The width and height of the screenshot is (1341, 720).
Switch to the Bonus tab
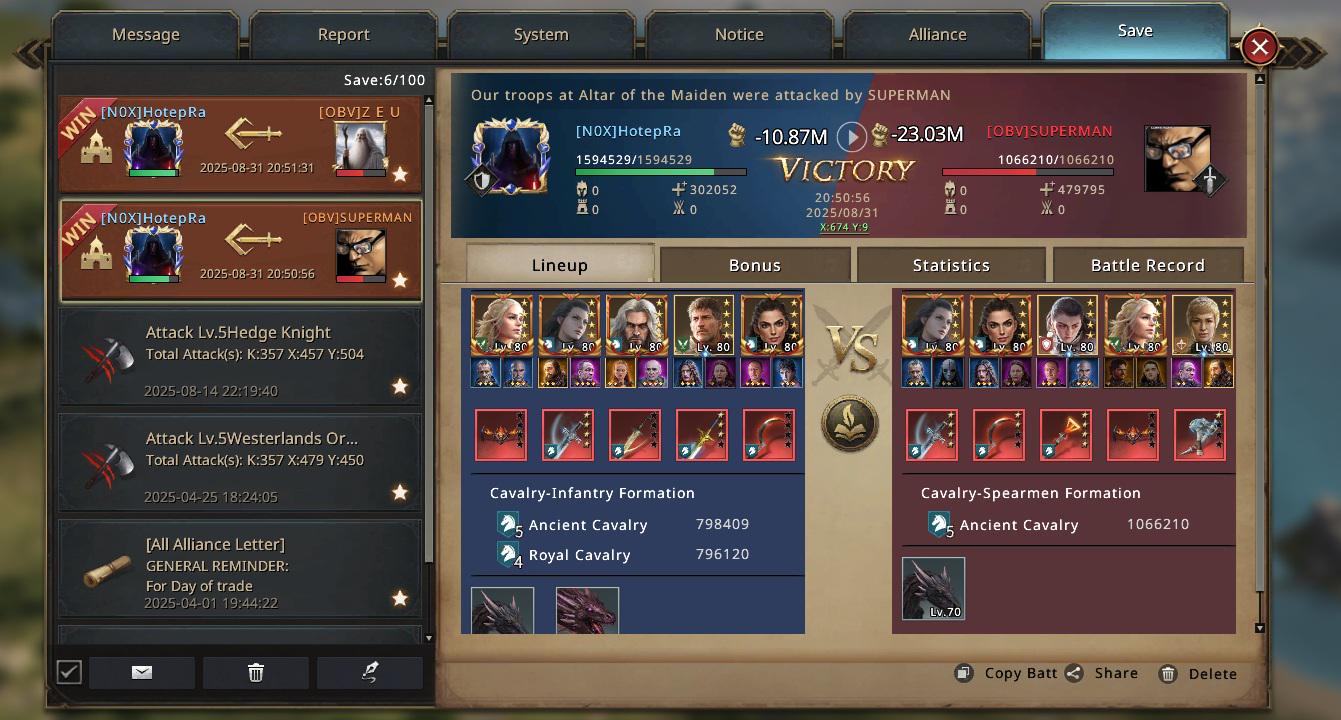point(755,265)
